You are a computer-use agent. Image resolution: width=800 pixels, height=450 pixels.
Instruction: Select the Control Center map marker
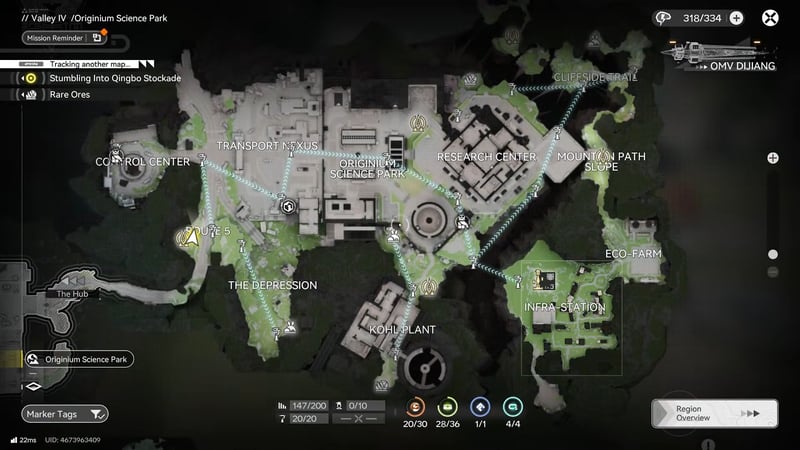tap(117, 155)
